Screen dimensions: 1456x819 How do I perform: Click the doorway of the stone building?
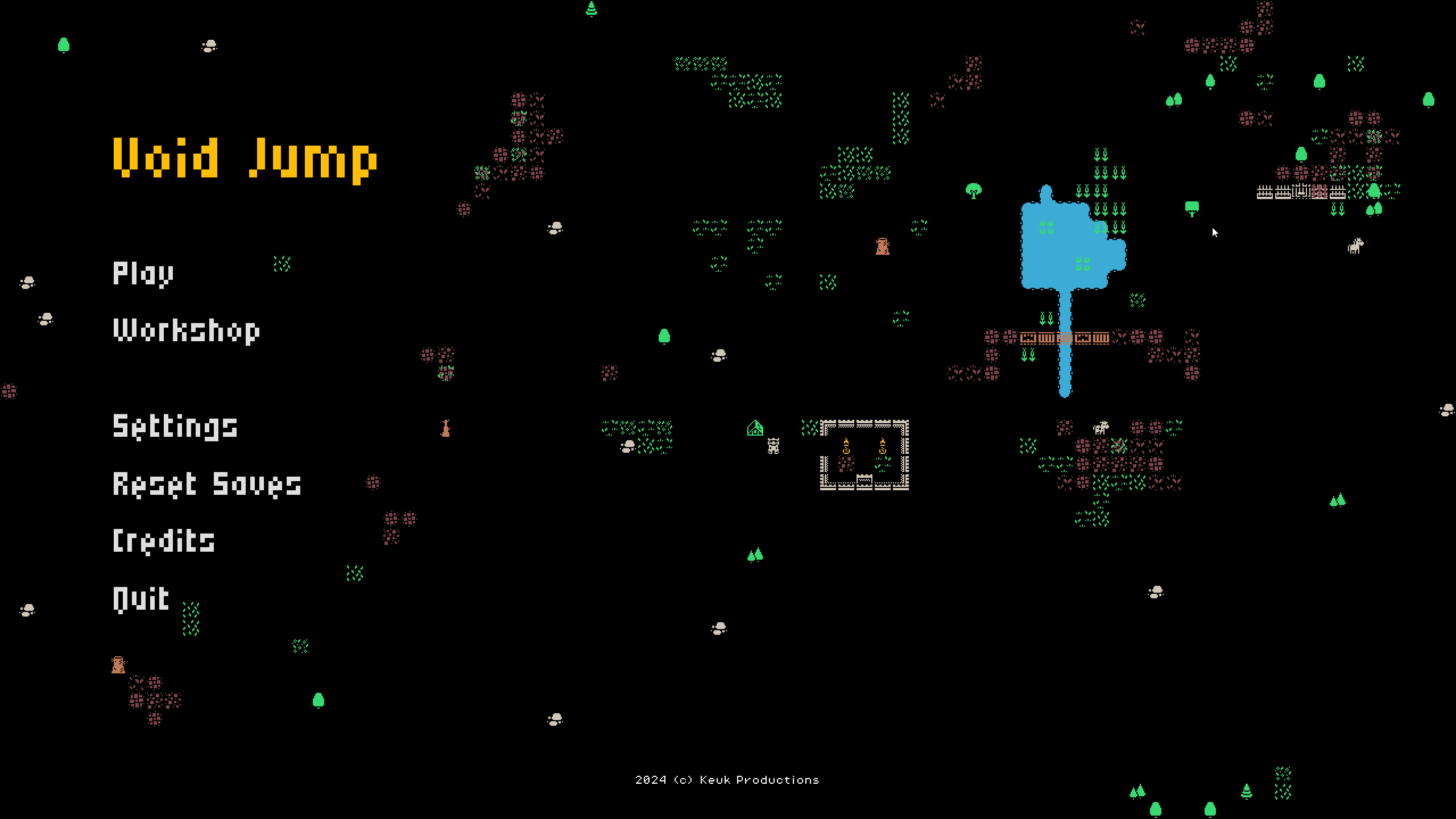[x=864, y=481]
